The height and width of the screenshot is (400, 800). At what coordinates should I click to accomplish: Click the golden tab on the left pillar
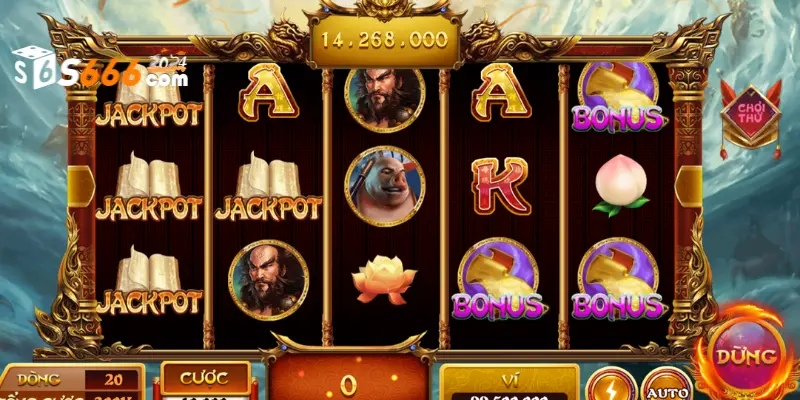(79, 187)
